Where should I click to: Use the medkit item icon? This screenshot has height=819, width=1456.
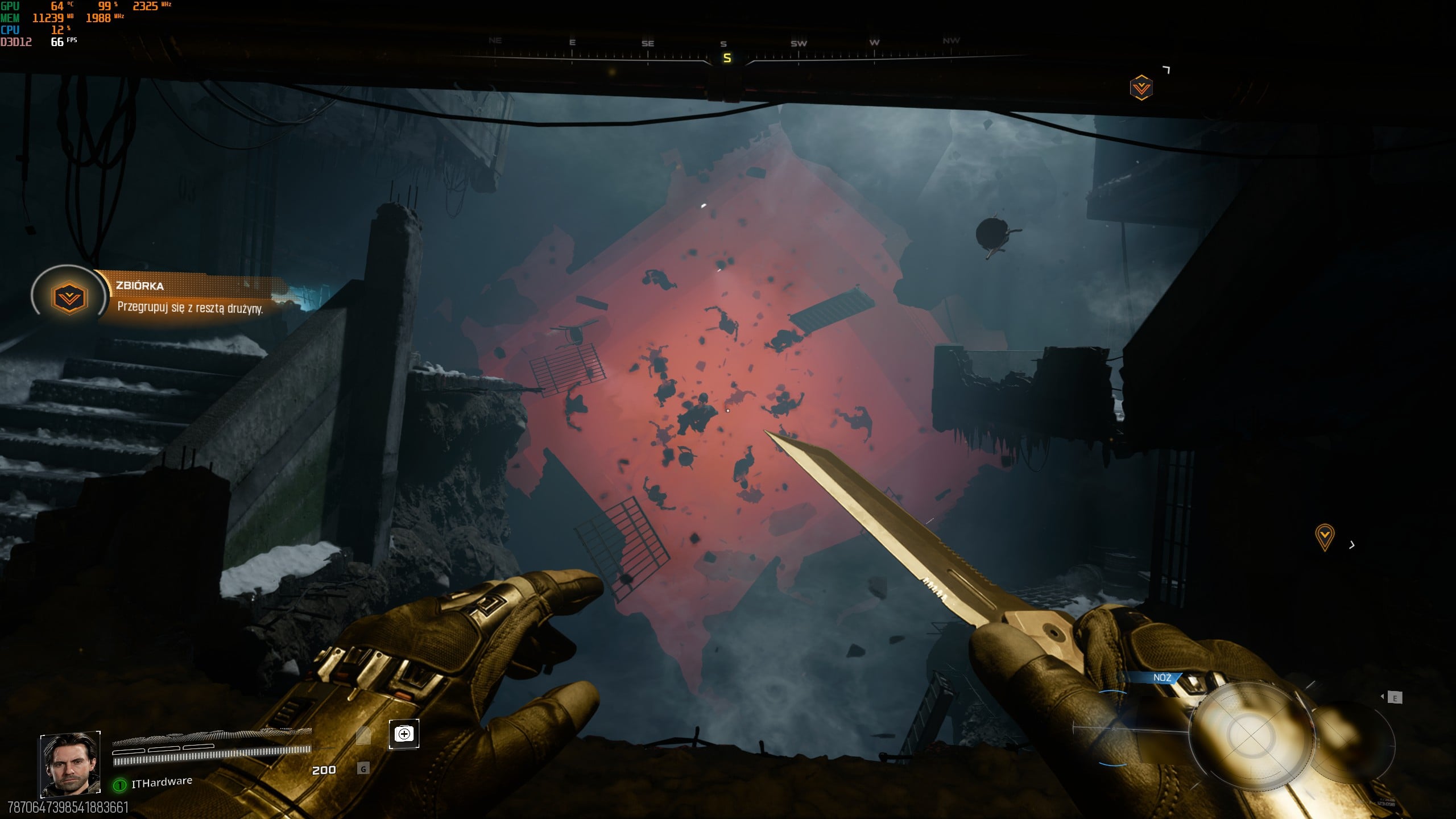click(404, 734)
